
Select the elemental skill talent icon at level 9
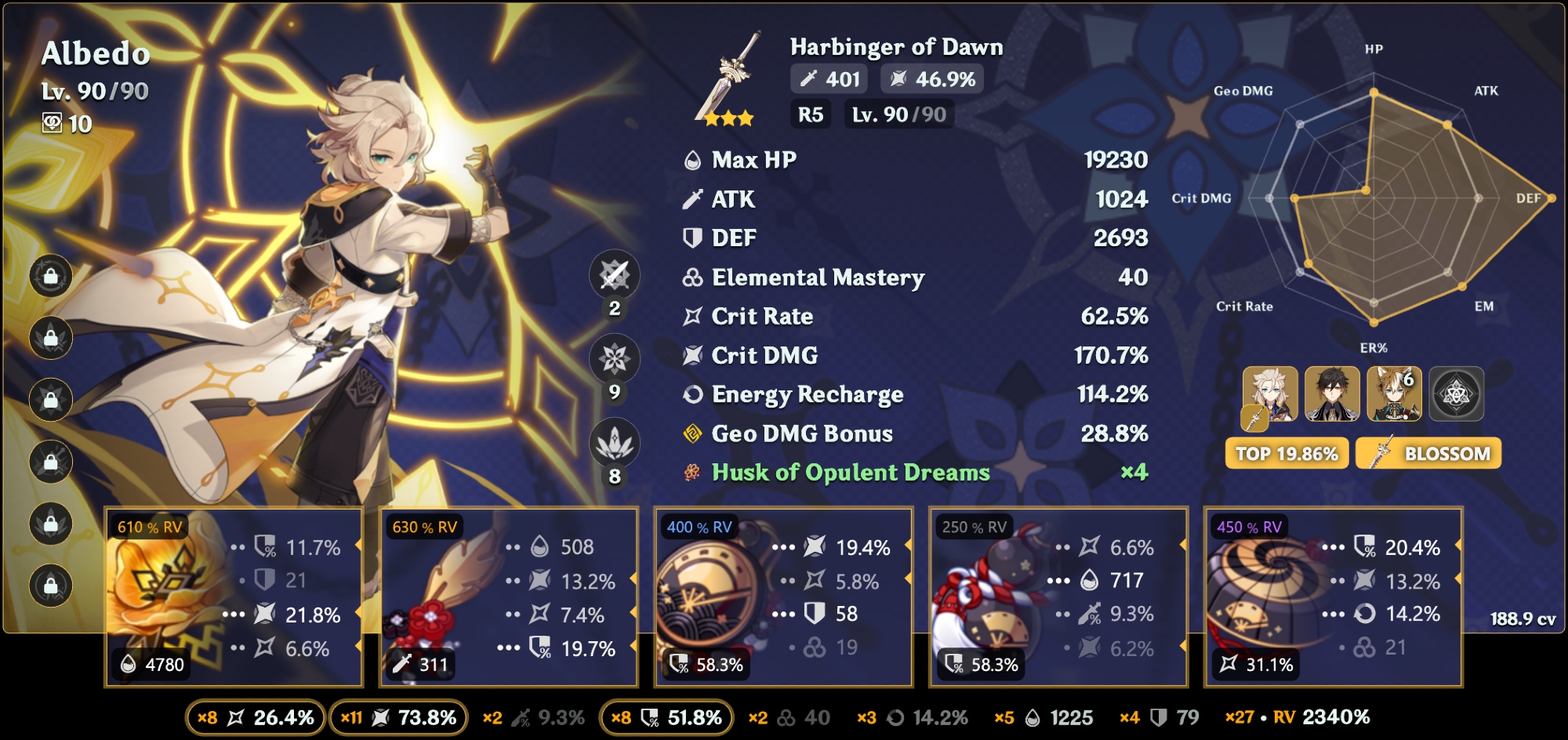(615, 359)
